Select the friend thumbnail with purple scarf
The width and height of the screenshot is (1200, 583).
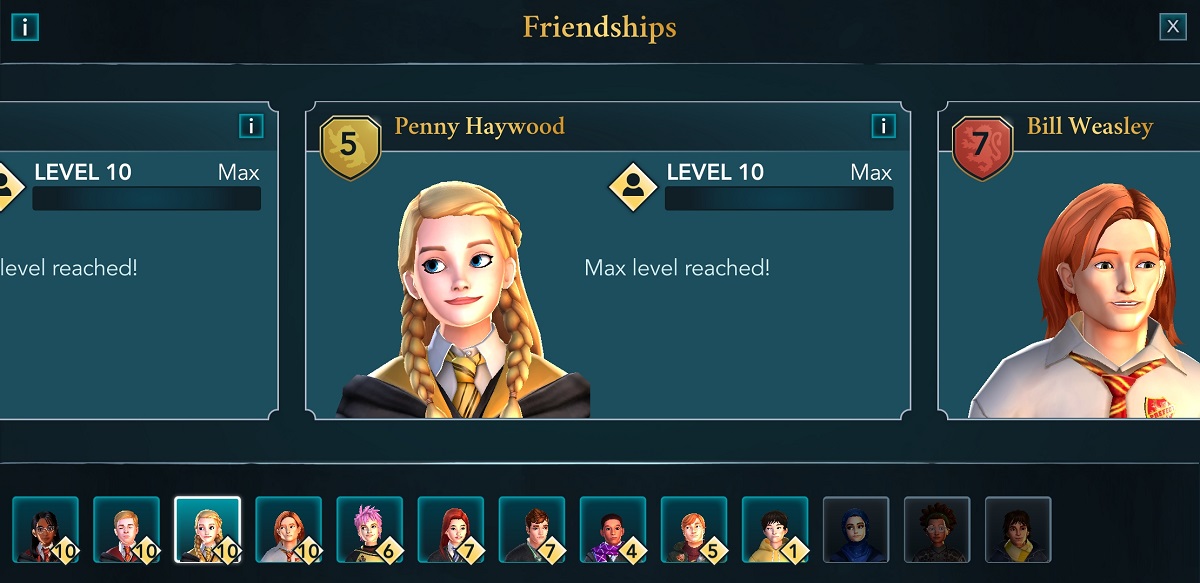(612, 529)
